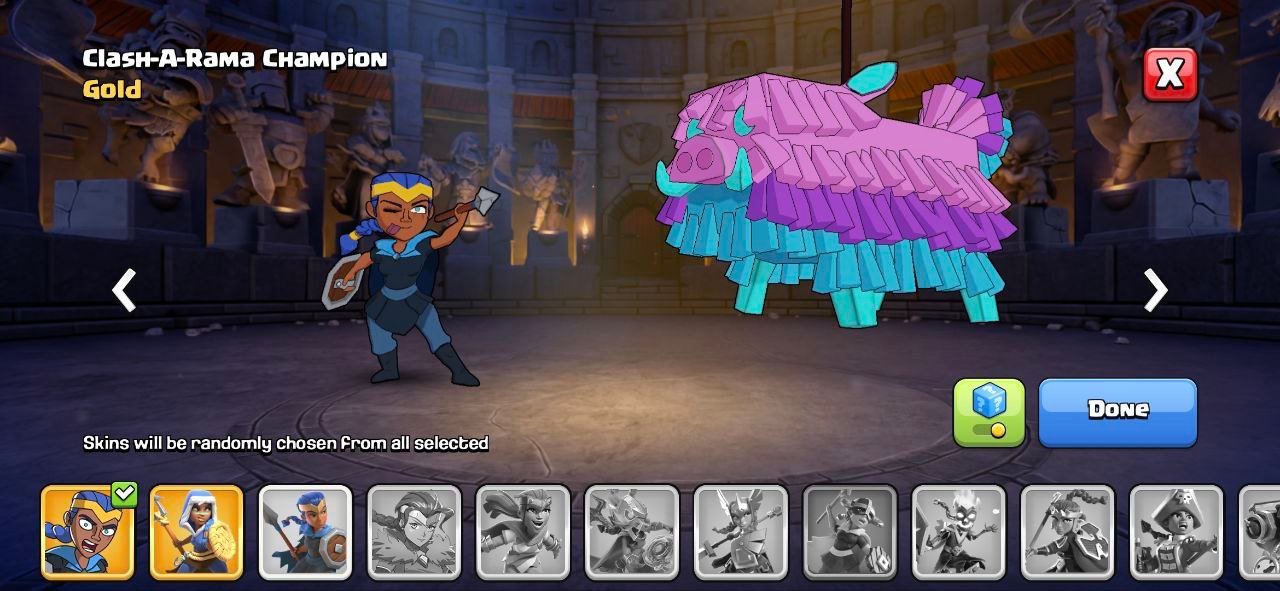Viewport: 1280px width, 591px height.
Task: Show the previous skin with left arrow
Action: (124, 291)
